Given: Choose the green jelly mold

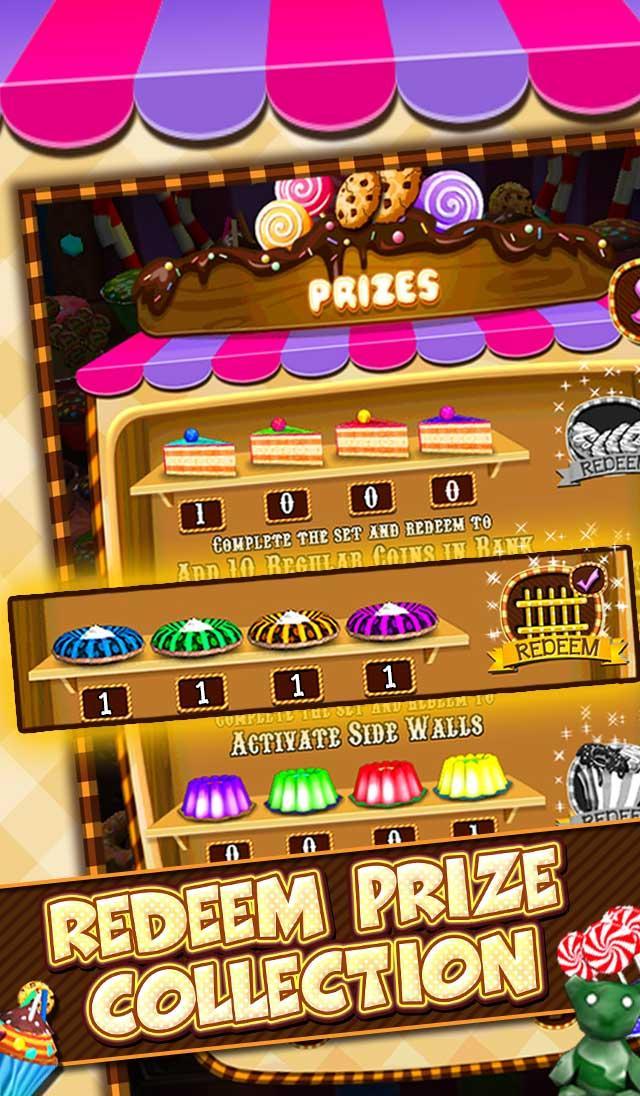Looking at the screenshot, I should pos(305,788).
